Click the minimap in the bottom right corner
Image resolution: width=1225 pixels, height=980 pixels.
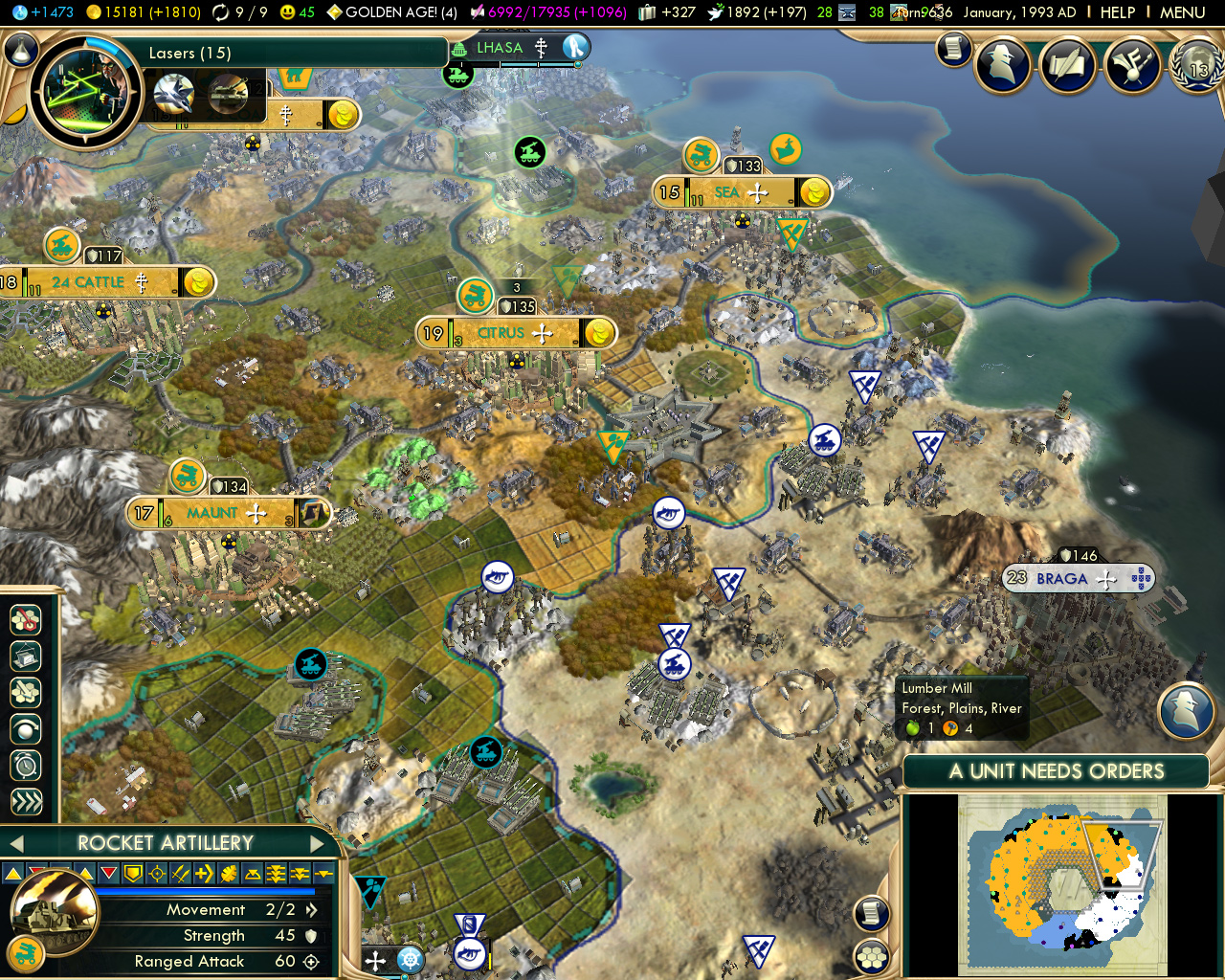point(1062,885)
